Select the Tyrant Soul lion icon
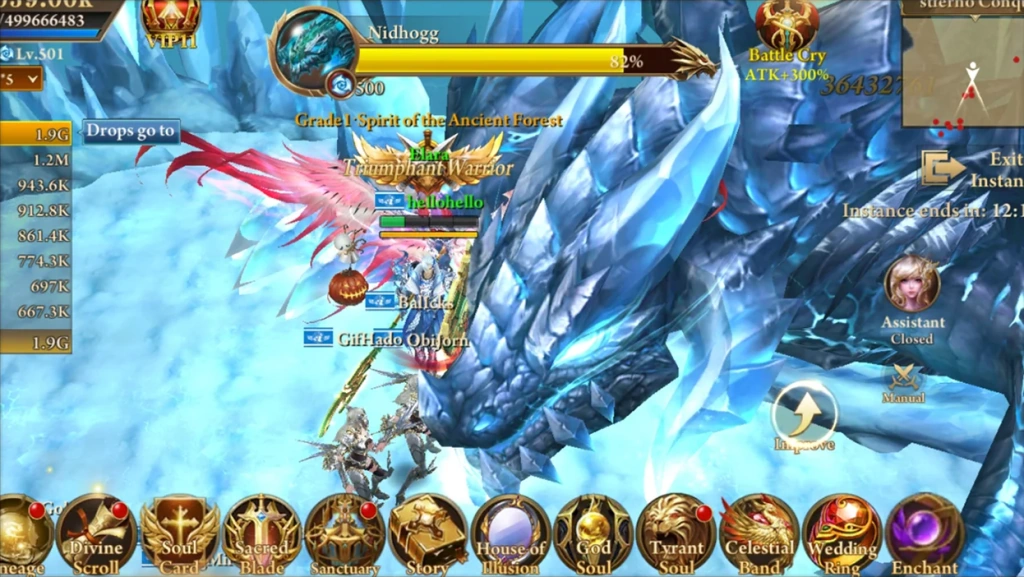Image resolution: width=1024 pixels, height=577 pixels. click(676, 531)
